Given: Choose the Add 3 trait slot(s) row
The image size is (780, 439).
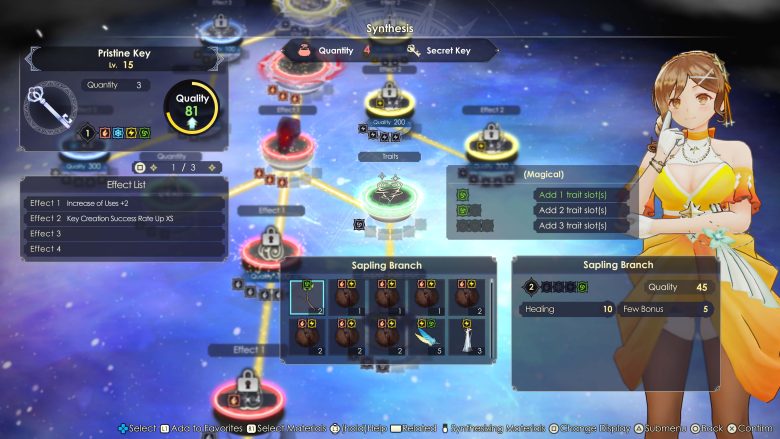Looking at the screenshot, I should (570, 226).
